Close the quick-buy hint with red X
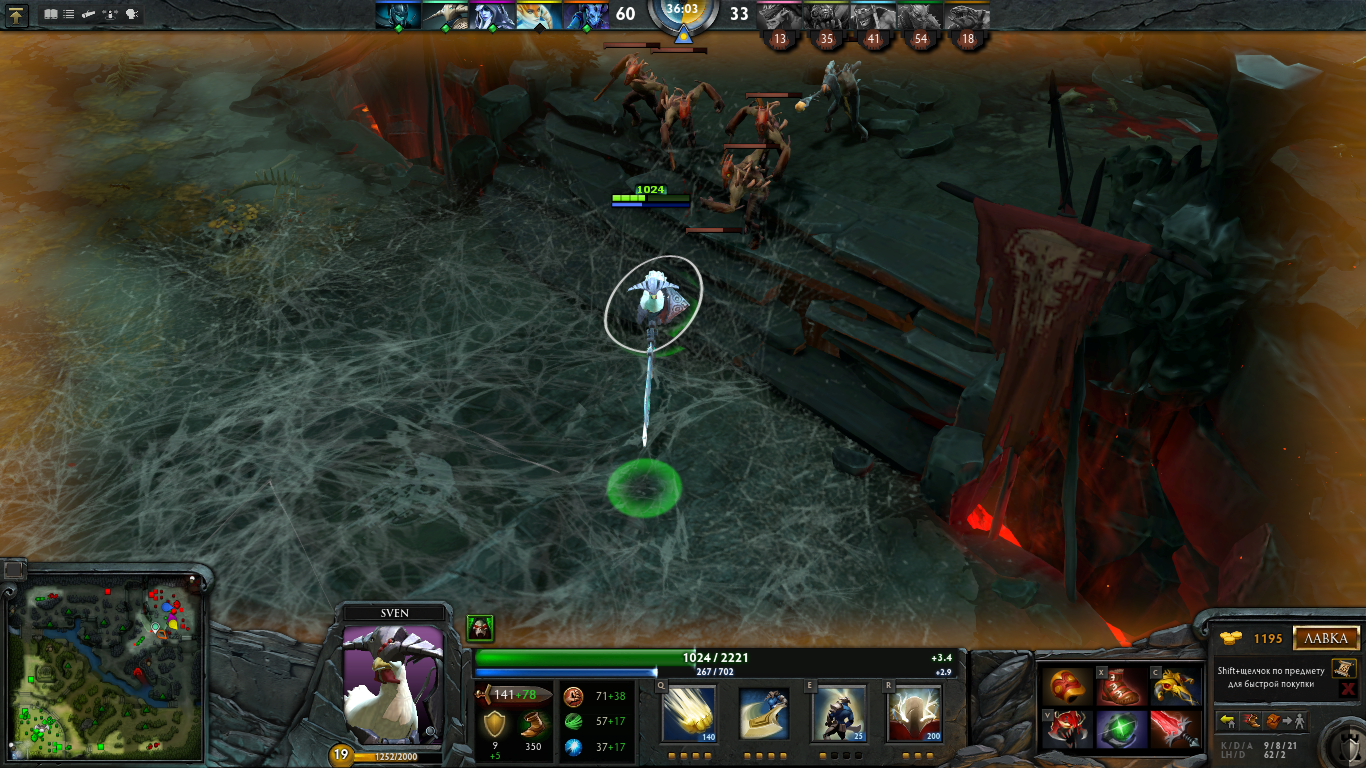The width and height of the screenshot is (1366, 768). pyautogui.click(x=1347, y=689)
